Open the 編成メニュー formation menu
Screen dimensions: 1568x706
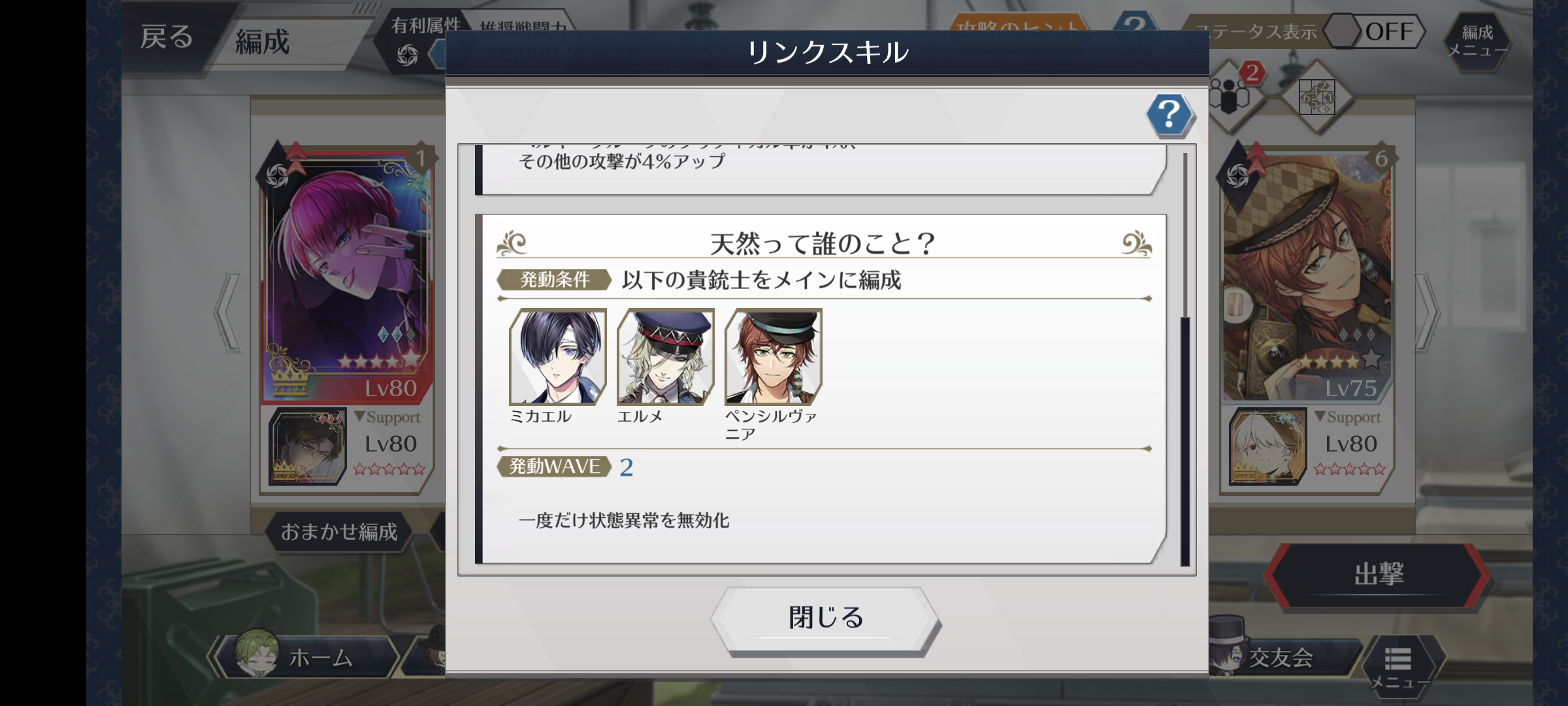pos(1477,41)
